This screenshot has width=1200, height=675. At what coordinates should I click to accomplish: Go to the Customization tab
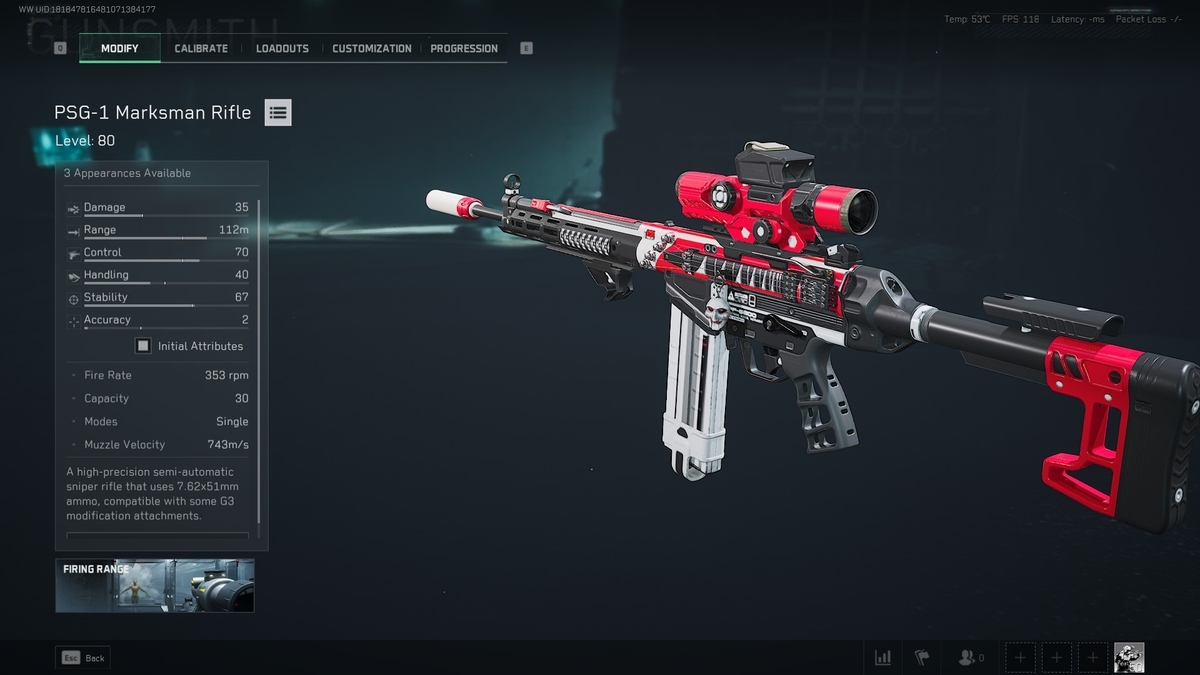(371, 48)
